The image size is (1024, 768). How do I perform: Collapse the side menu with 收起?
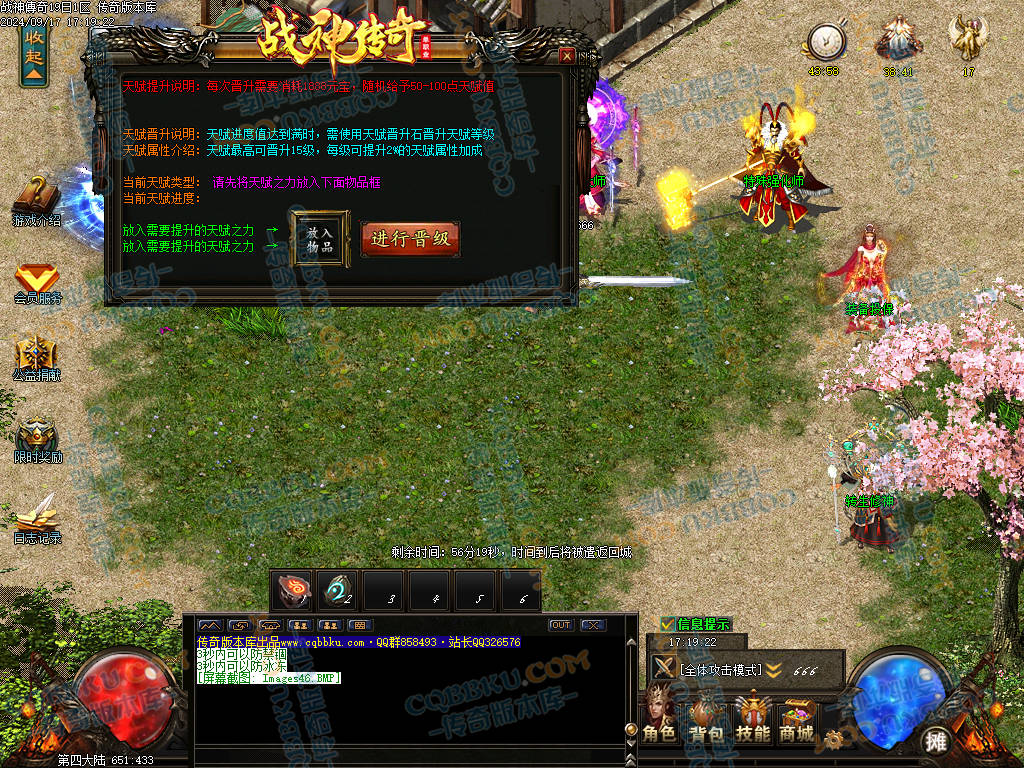click(34, 54)
